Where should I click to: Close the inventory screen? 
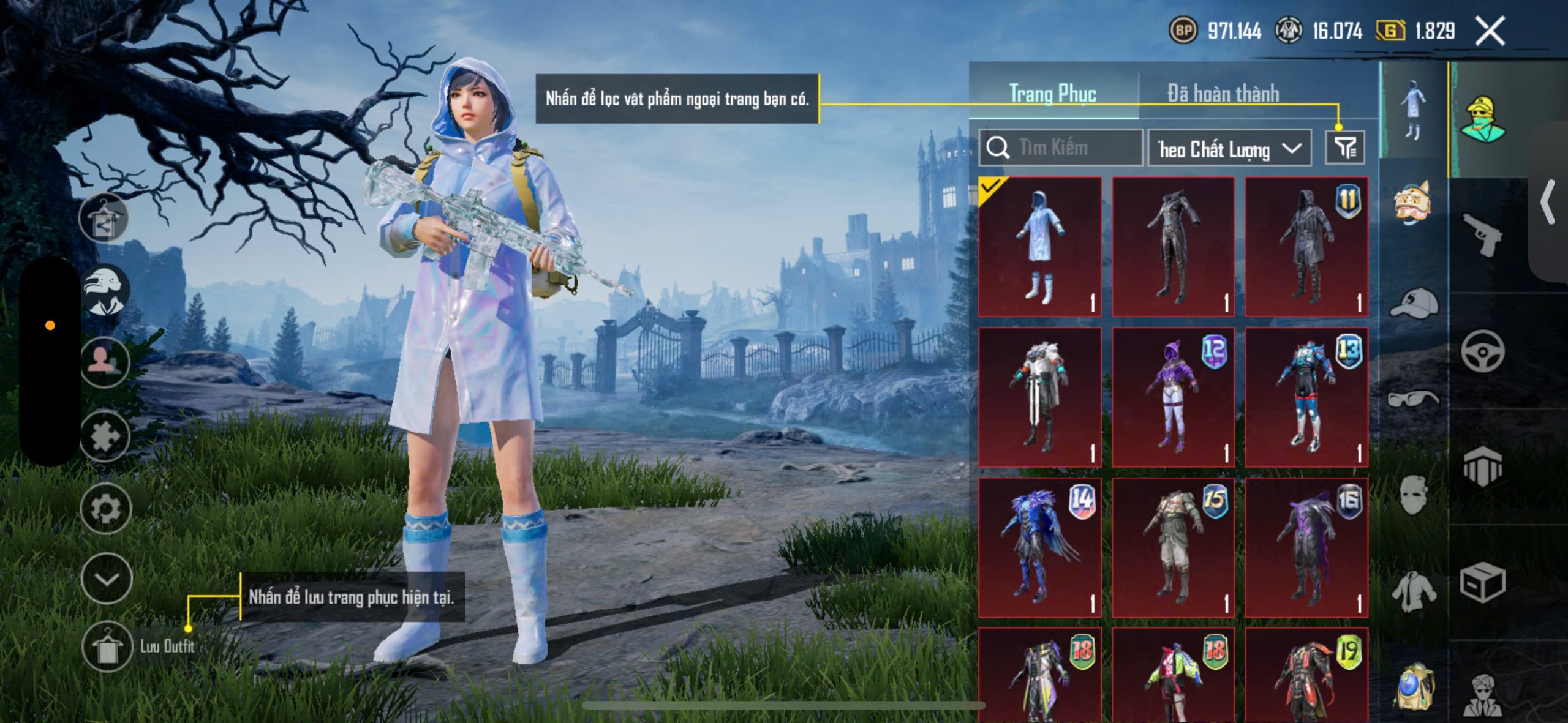coord(1490,31)
